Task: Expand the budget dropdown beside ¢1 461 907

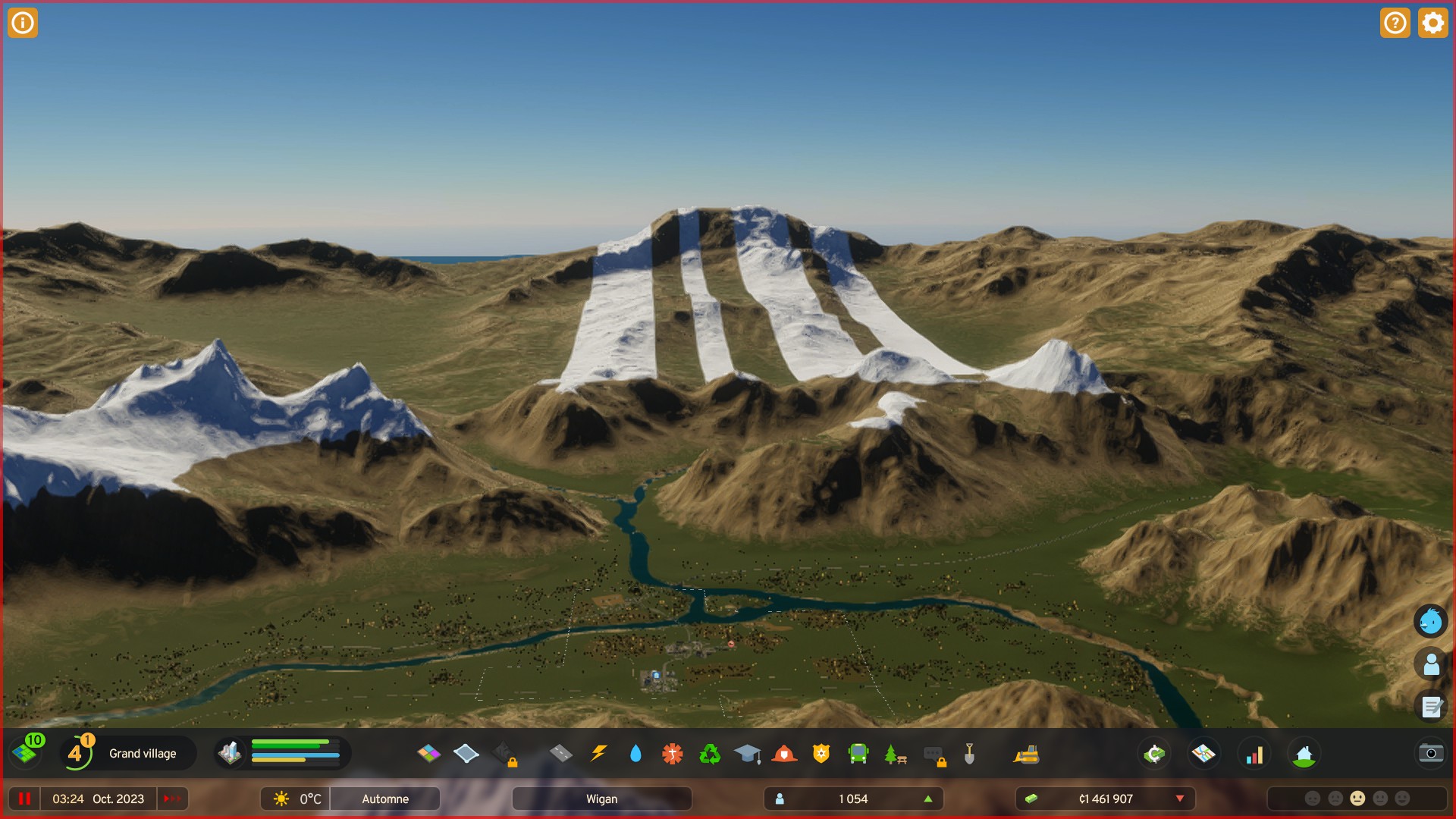Action: (x=1180, y=799)
